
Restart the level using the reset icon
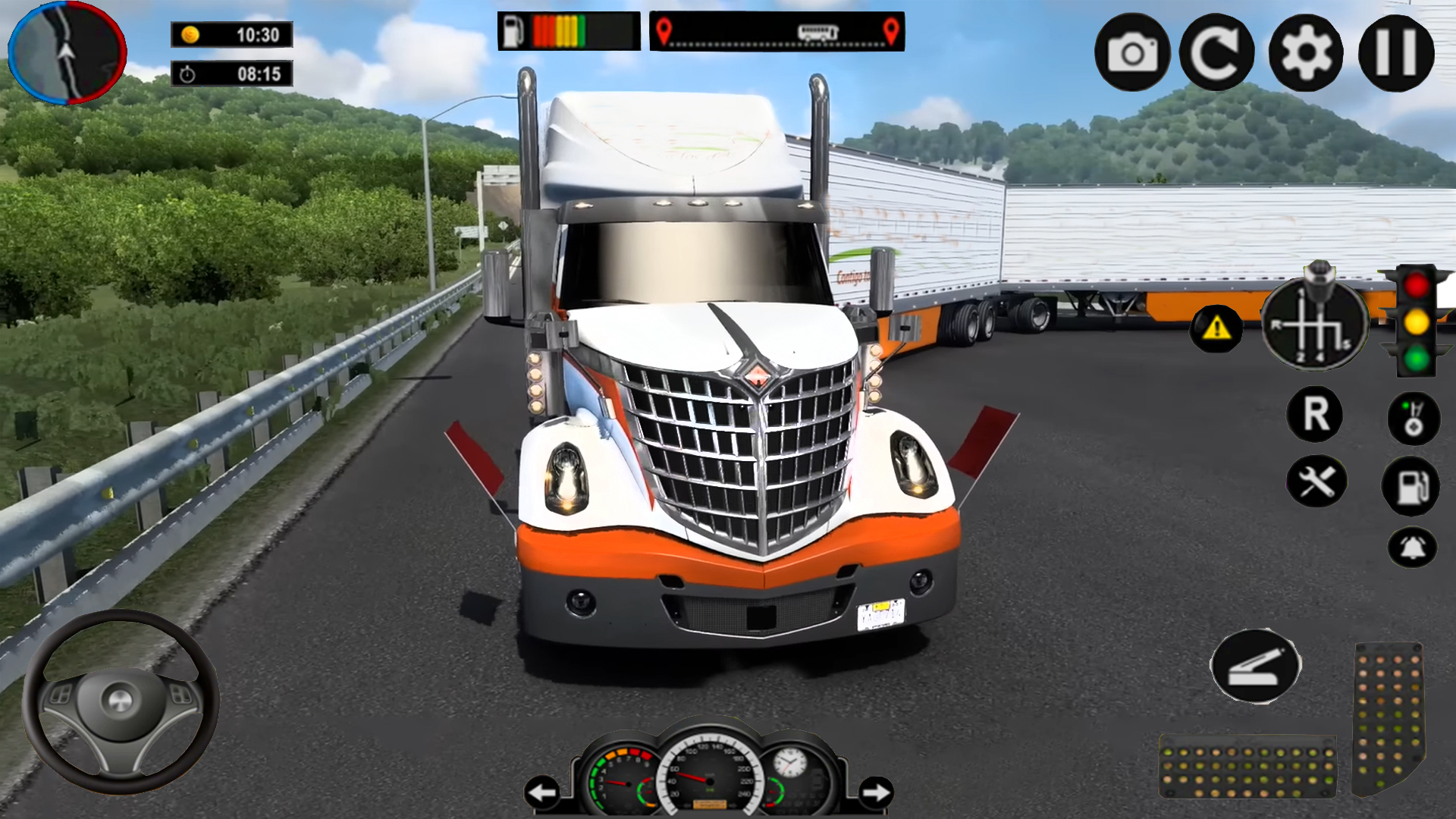click(1219, 51)
